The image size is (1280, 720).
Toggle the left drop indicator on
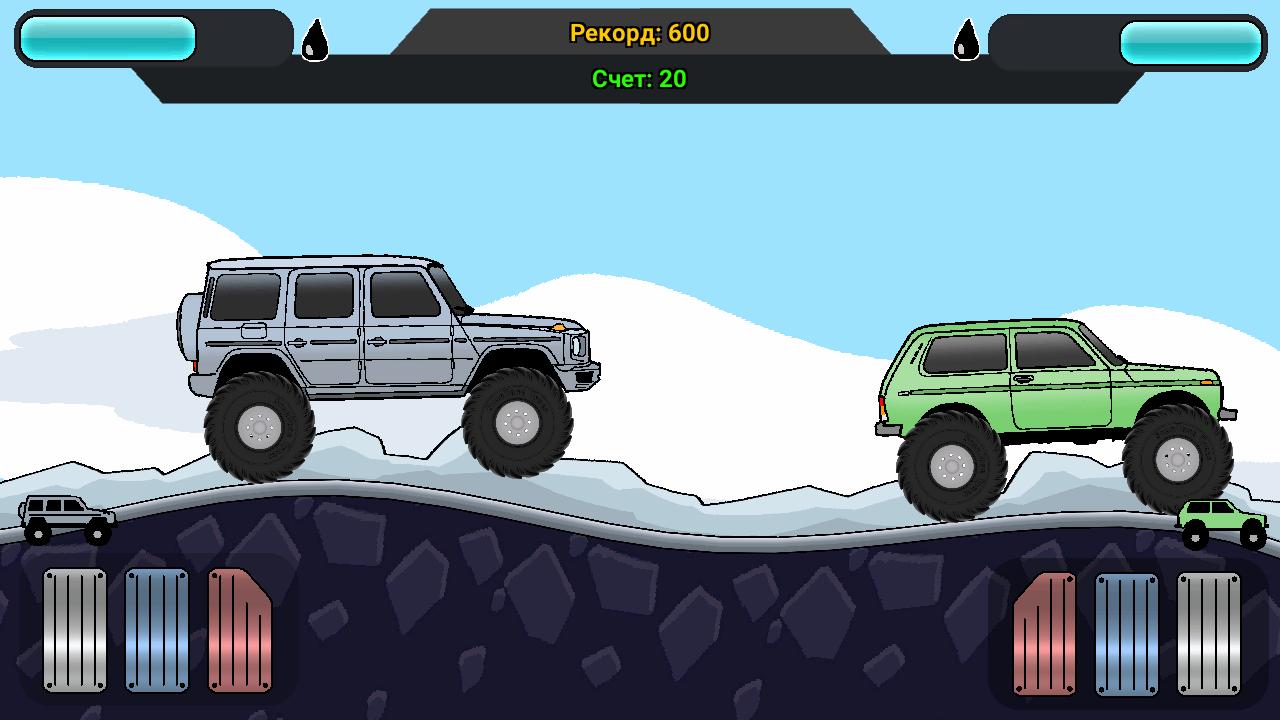click(x=314, y=41)
